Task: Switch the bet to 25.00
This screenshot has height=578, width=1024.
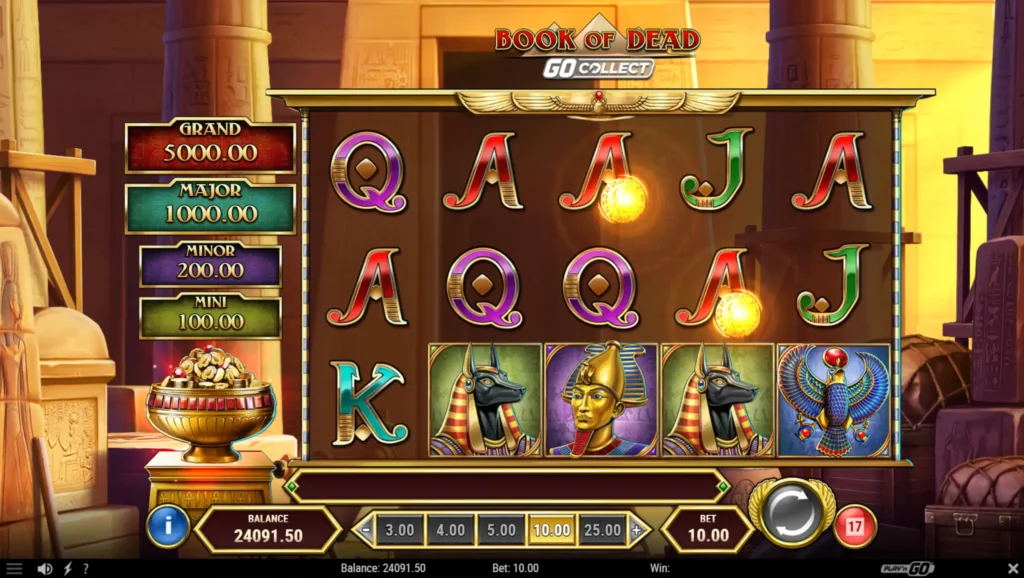Action: (603, 529)
